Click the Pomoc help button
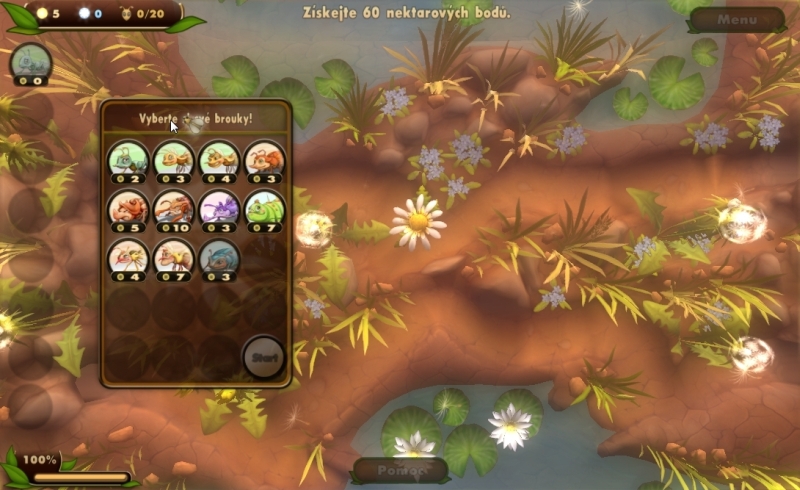This screenshot has height=490, width=800. point(398,470)
